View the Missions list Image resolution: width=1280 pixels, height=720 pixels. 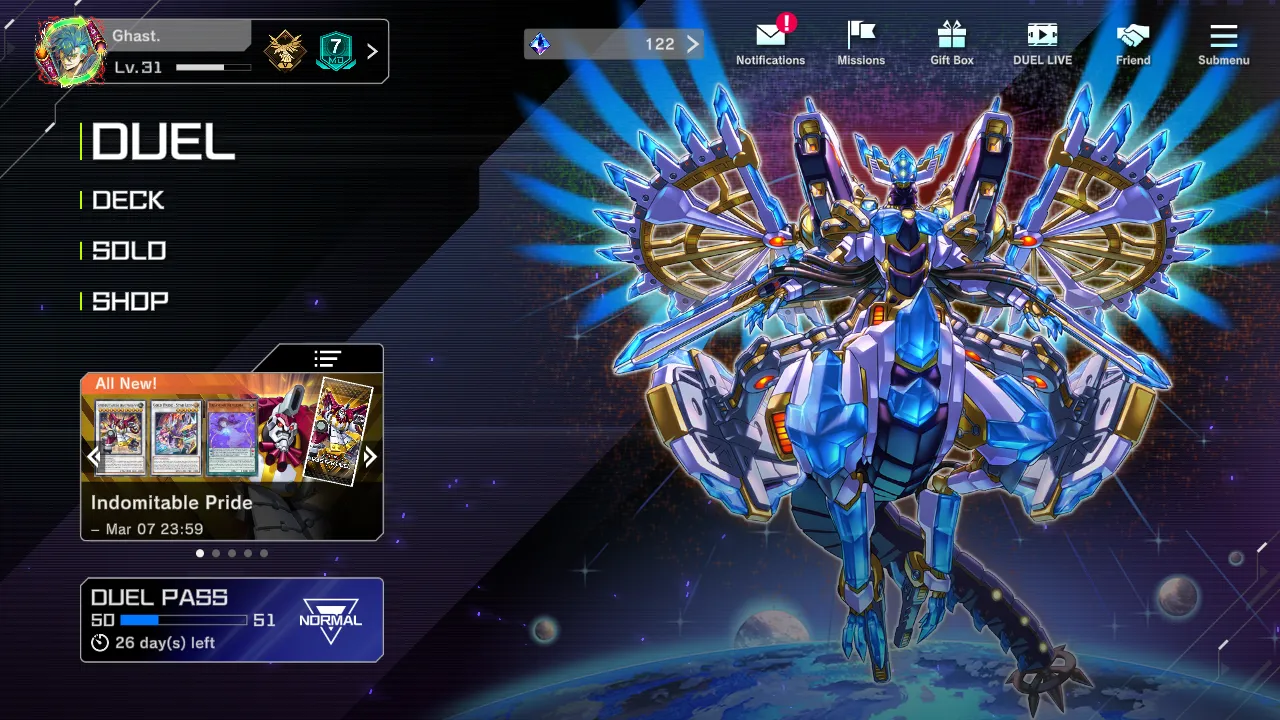click(x=861, y=44)
